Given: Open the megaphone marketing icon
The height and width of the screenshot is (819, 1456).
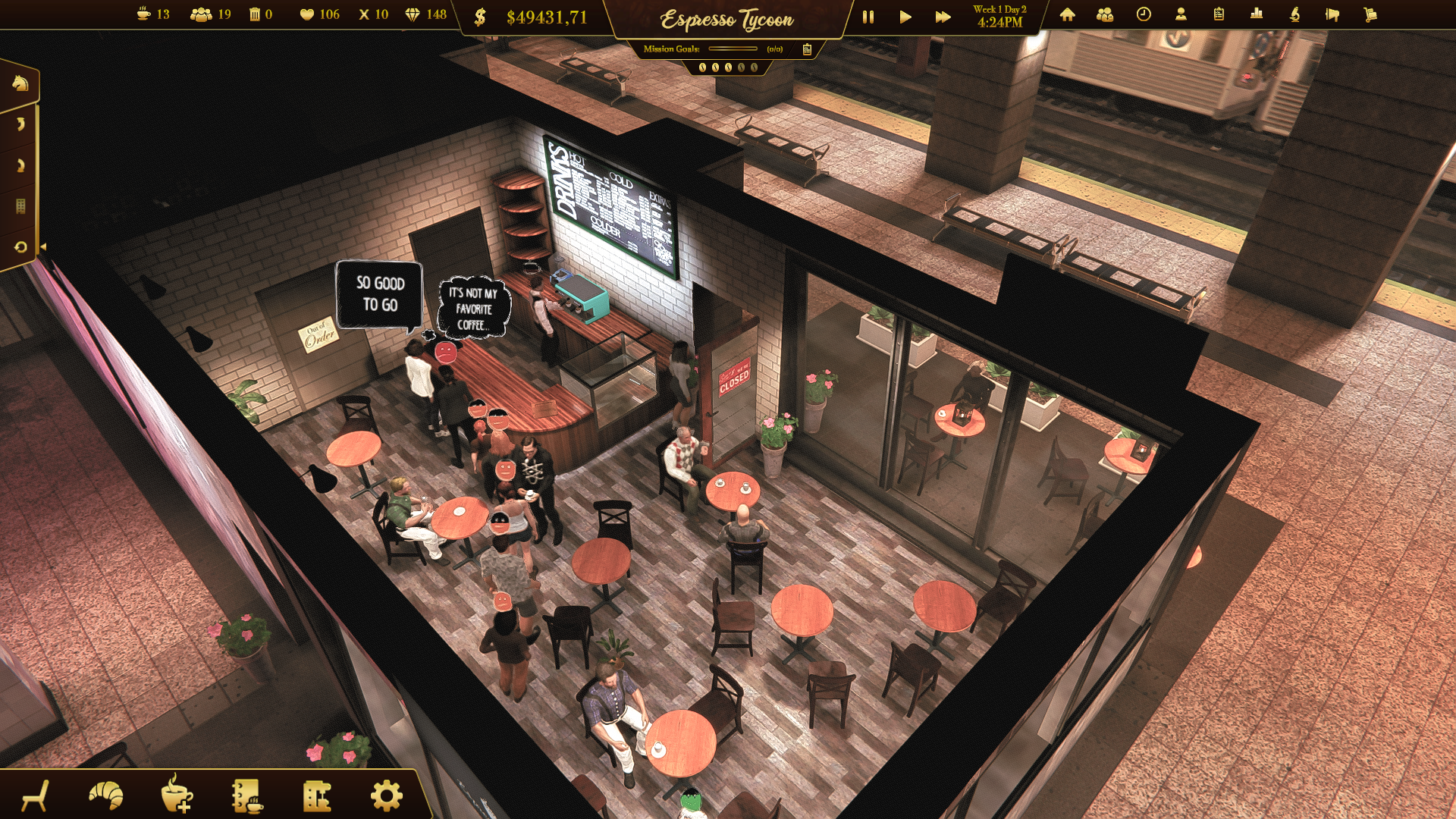Looking at the screenshot, I should point(1332,14).
